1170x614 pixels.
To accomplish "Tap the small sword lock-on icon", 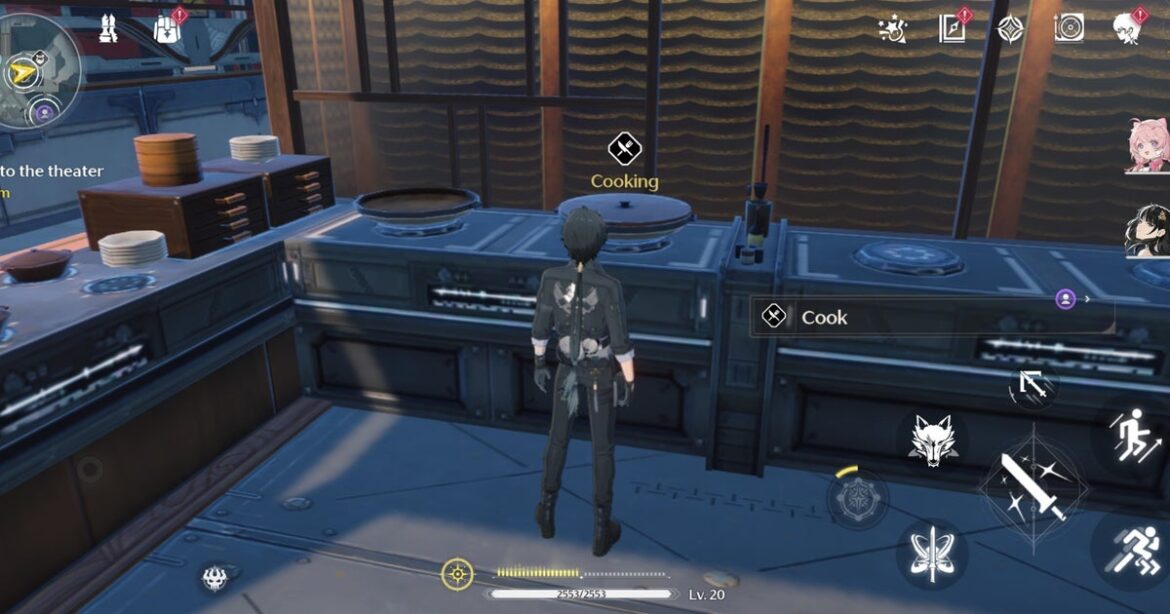I will [1033, 385].
